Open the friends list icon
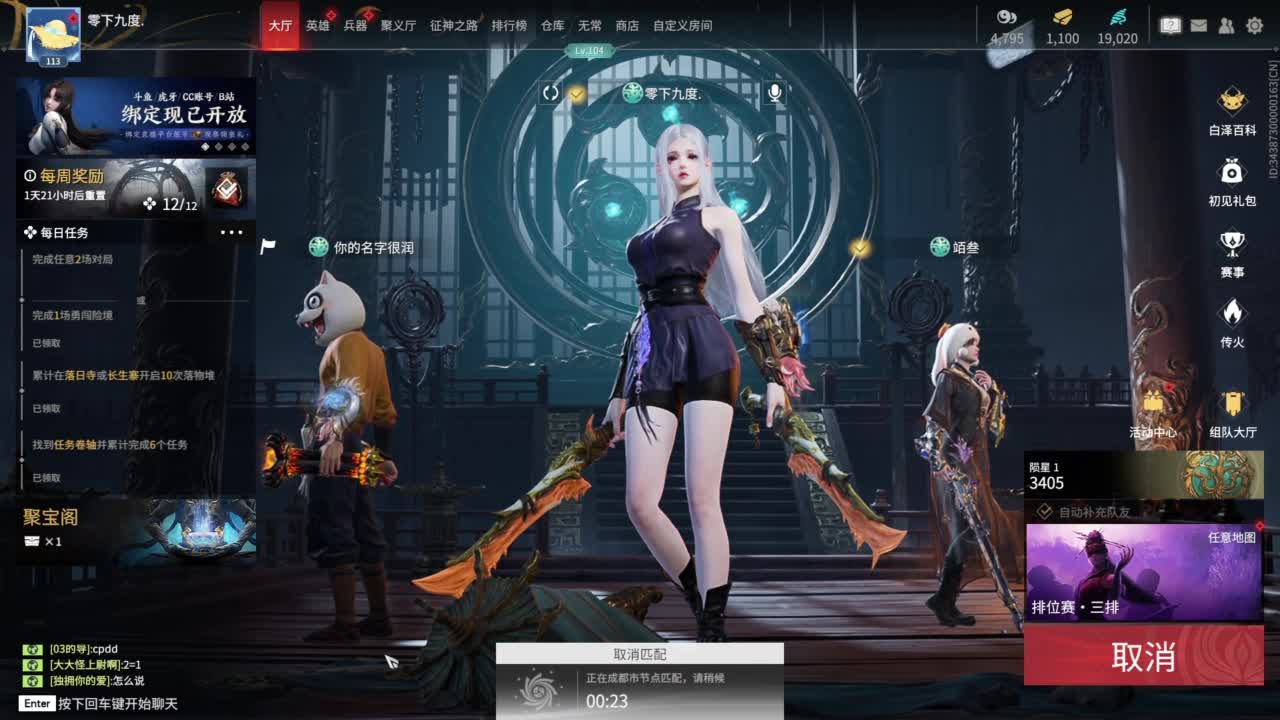1280x720 pixels. point(1228,25)
